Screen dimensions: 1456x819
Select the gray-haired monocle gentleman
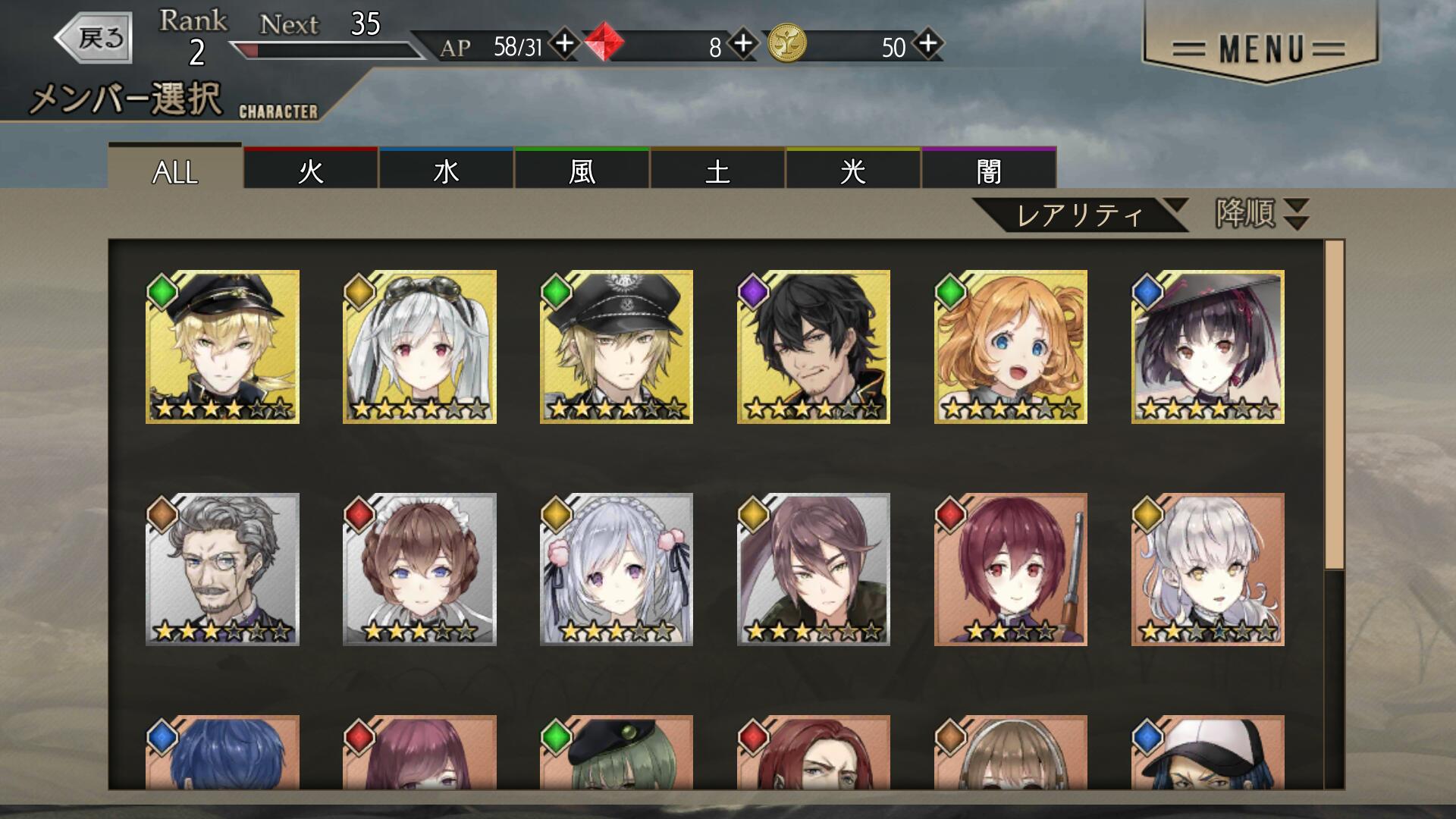click(222, 570)
